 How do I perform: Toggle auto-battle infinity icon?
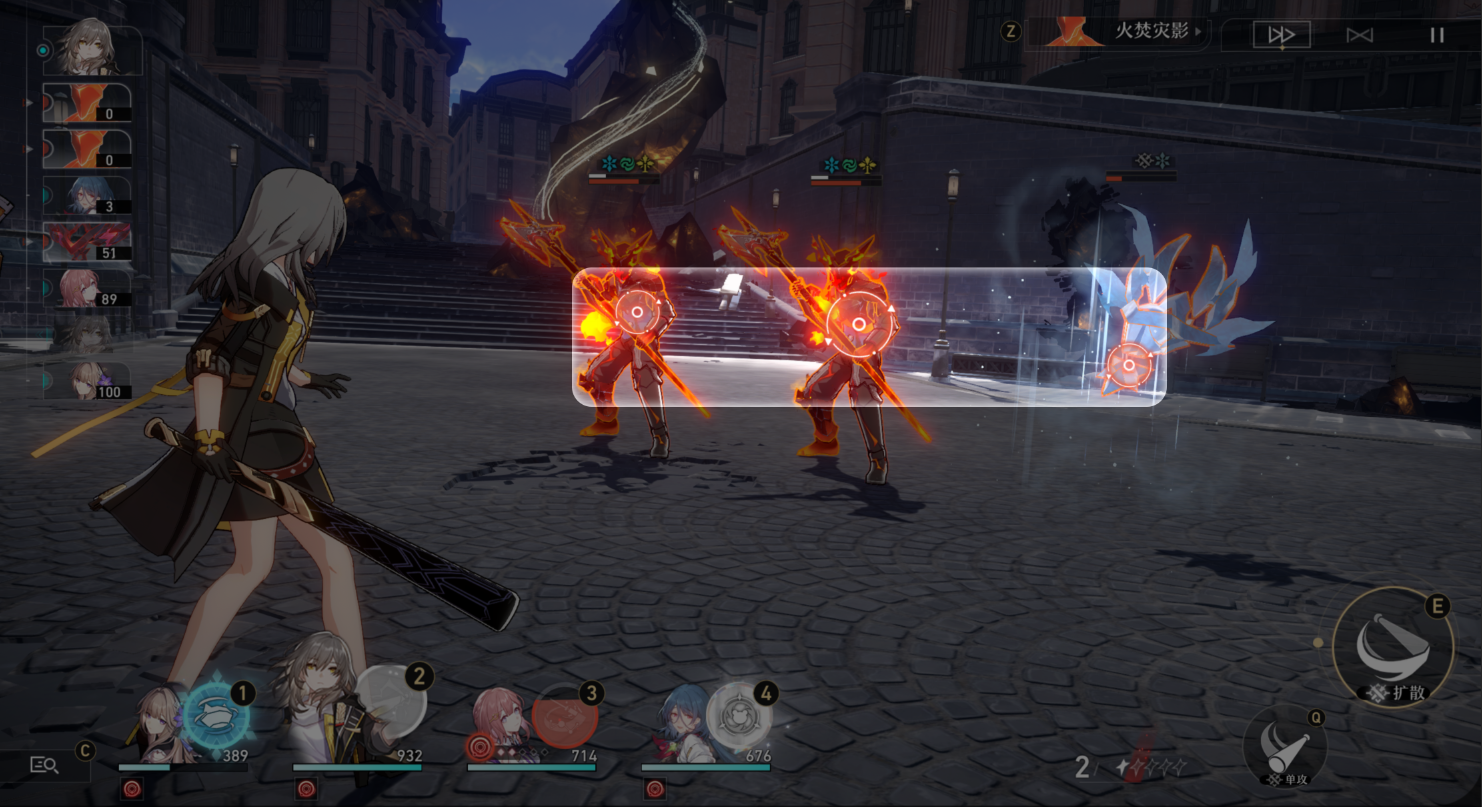[1359, 35]
